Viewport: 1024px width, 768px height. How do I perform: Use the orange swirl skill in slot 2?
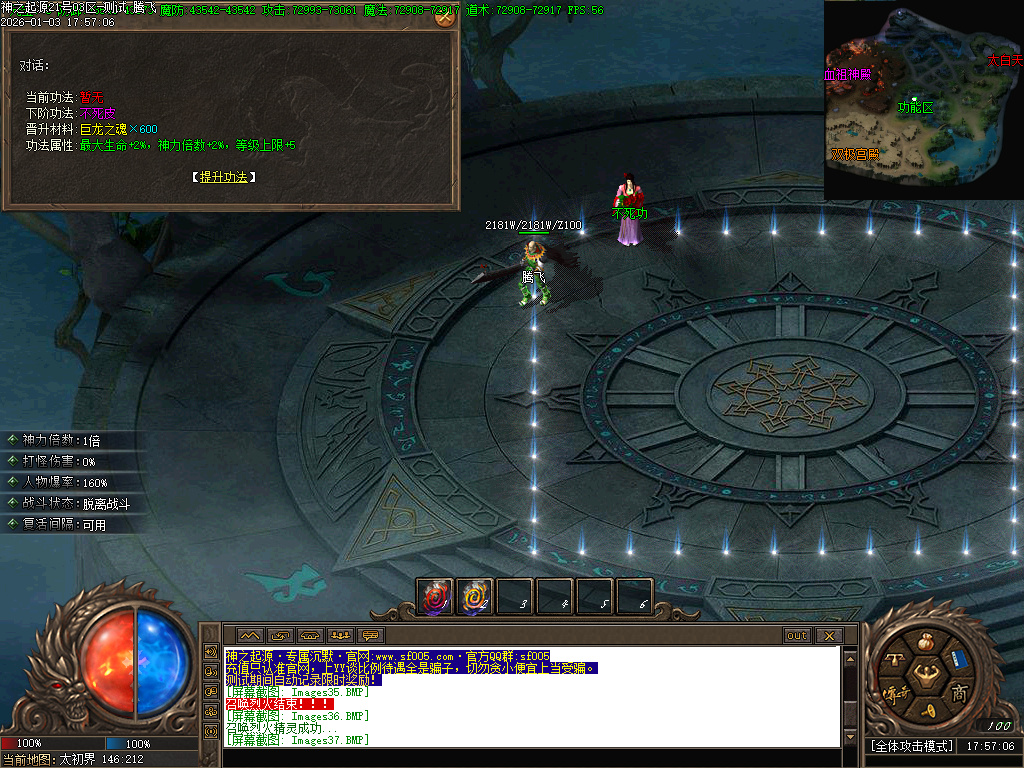click(475, 597)
